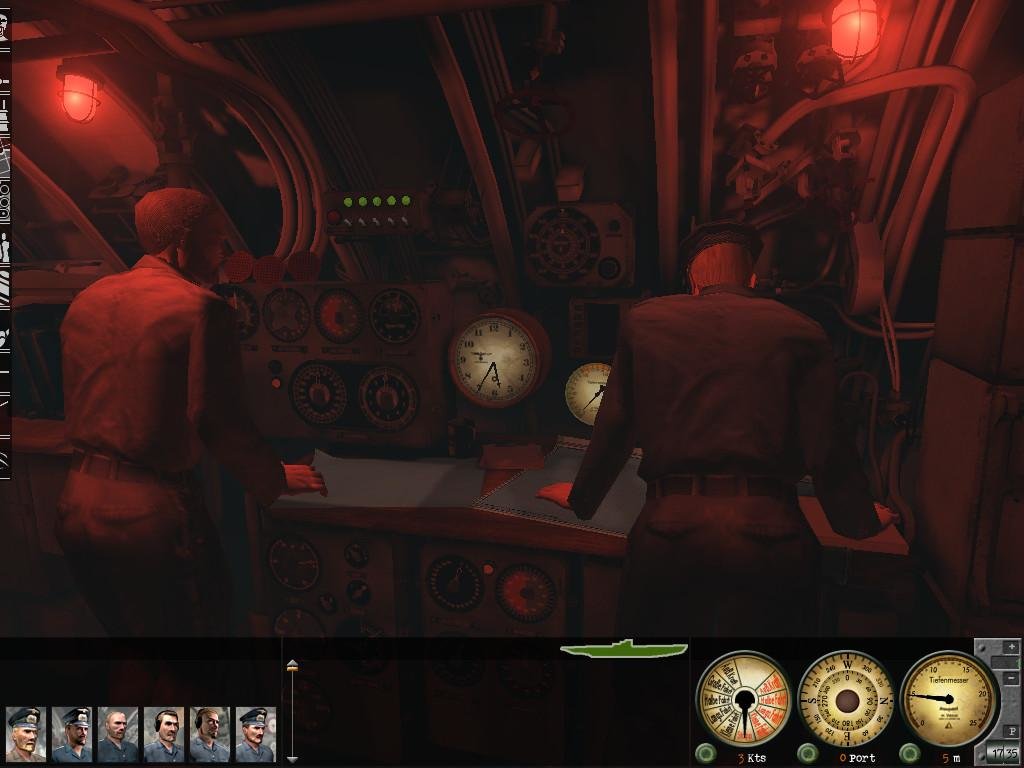This screenshot has height=768, width=1024.
Task: Click the bald crewman portrait
Action: pos(117,734)
